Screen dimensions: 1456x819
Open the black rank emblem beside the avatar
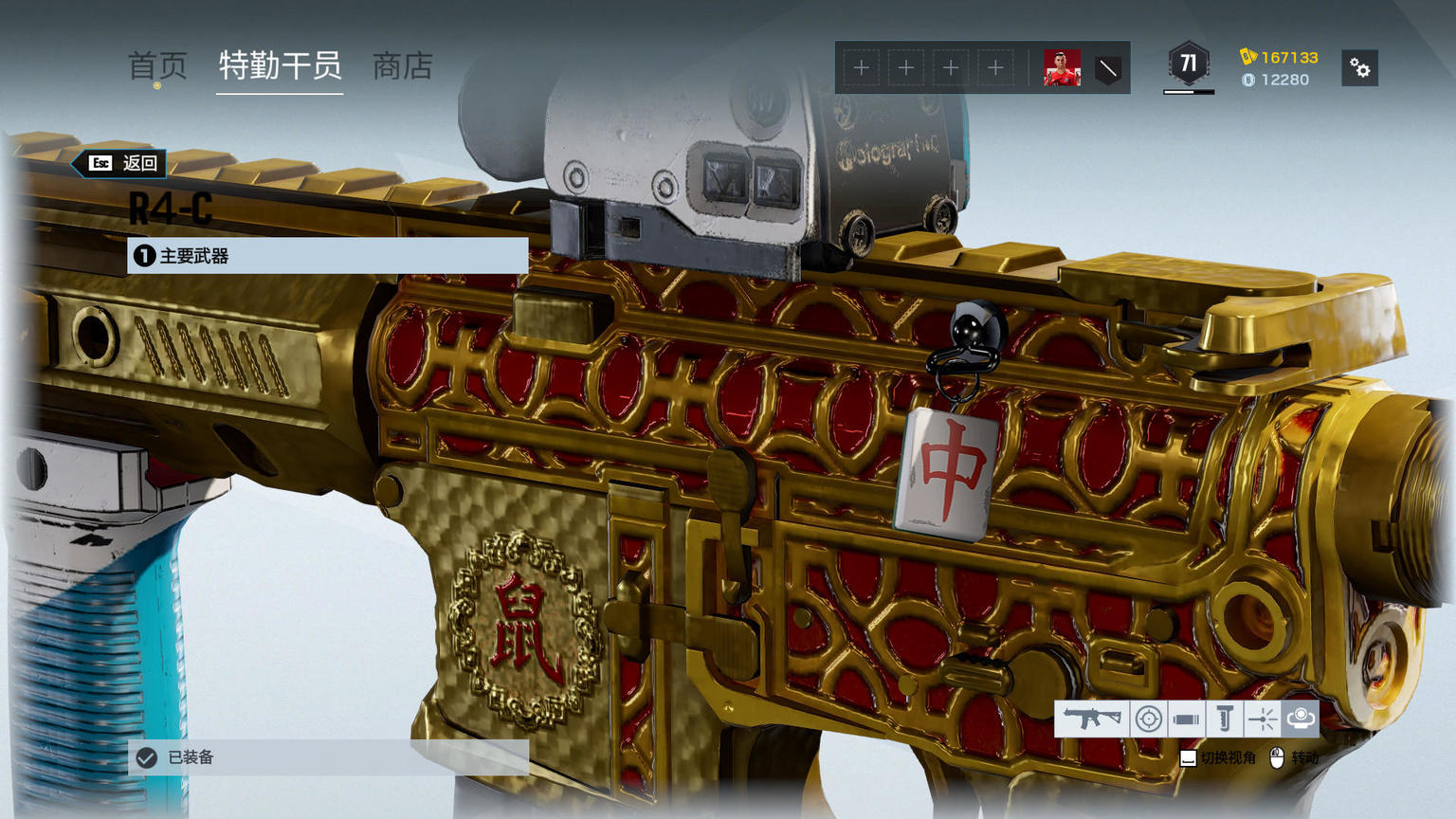click(1107, 68)
